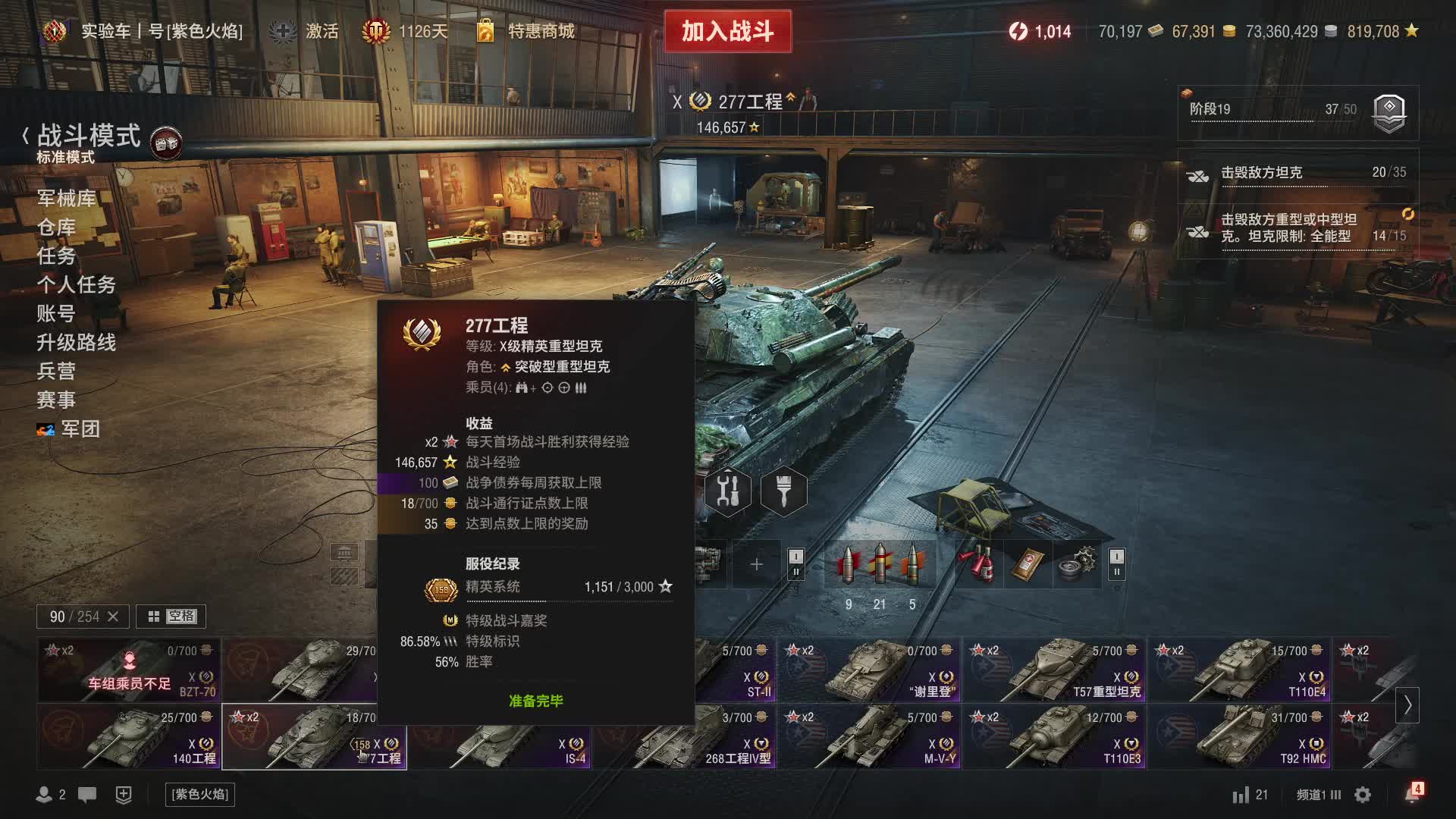Change the 战斗模式 battle mode selector
This screenshot has height=819, width=1456.
[x=89, y=137]
